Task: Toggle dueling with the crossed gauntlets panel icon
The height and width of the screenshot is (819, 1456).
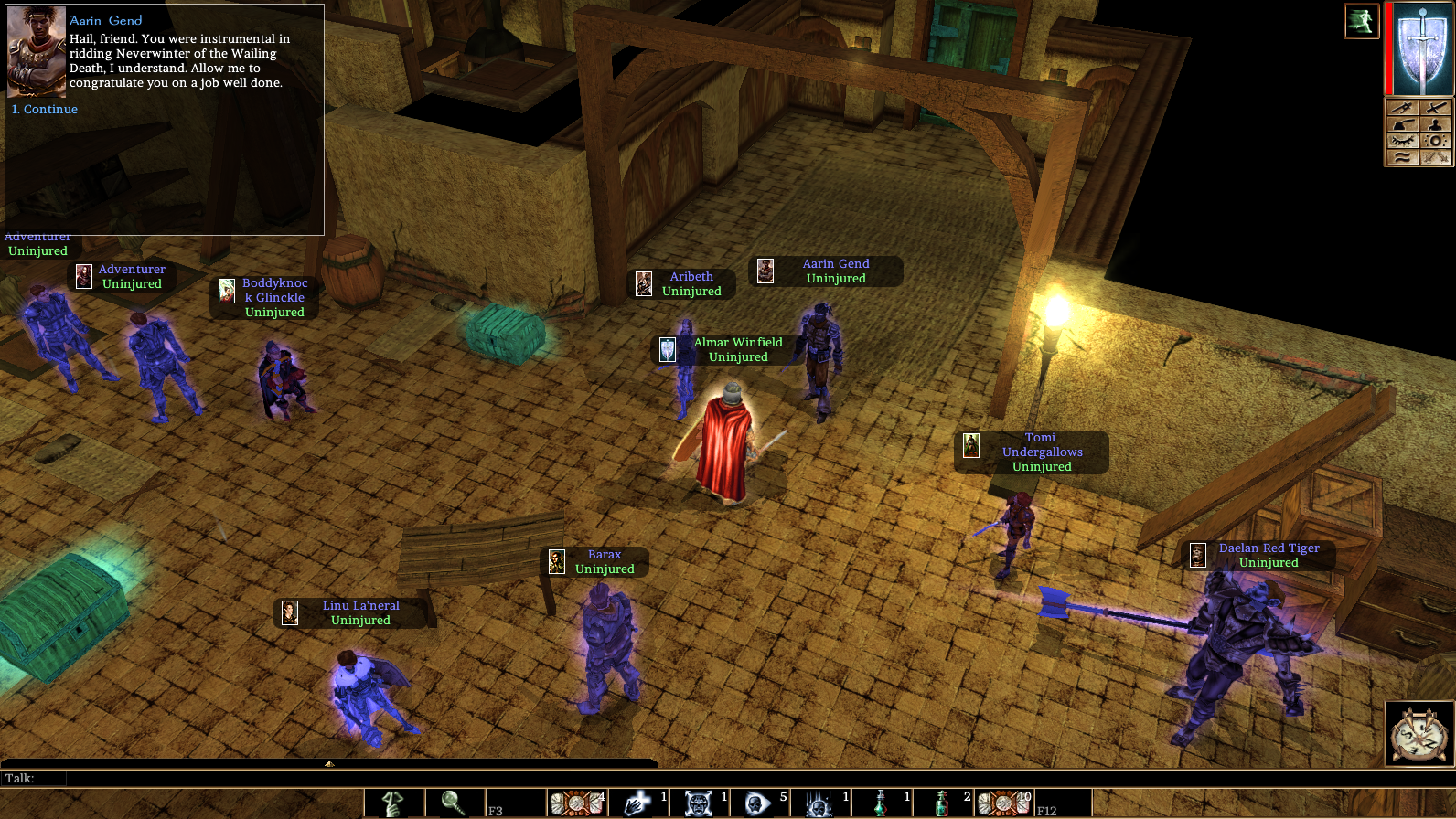Action: tap(1436, 158)
